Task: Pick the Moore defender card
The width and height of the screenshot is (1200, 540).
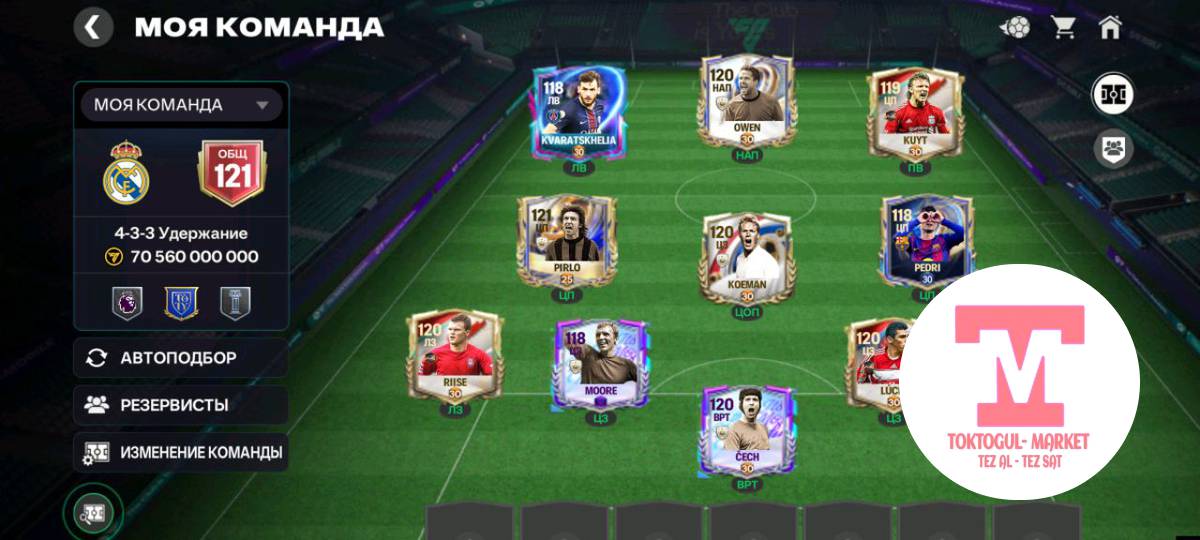Action: [x=602, y=363]
